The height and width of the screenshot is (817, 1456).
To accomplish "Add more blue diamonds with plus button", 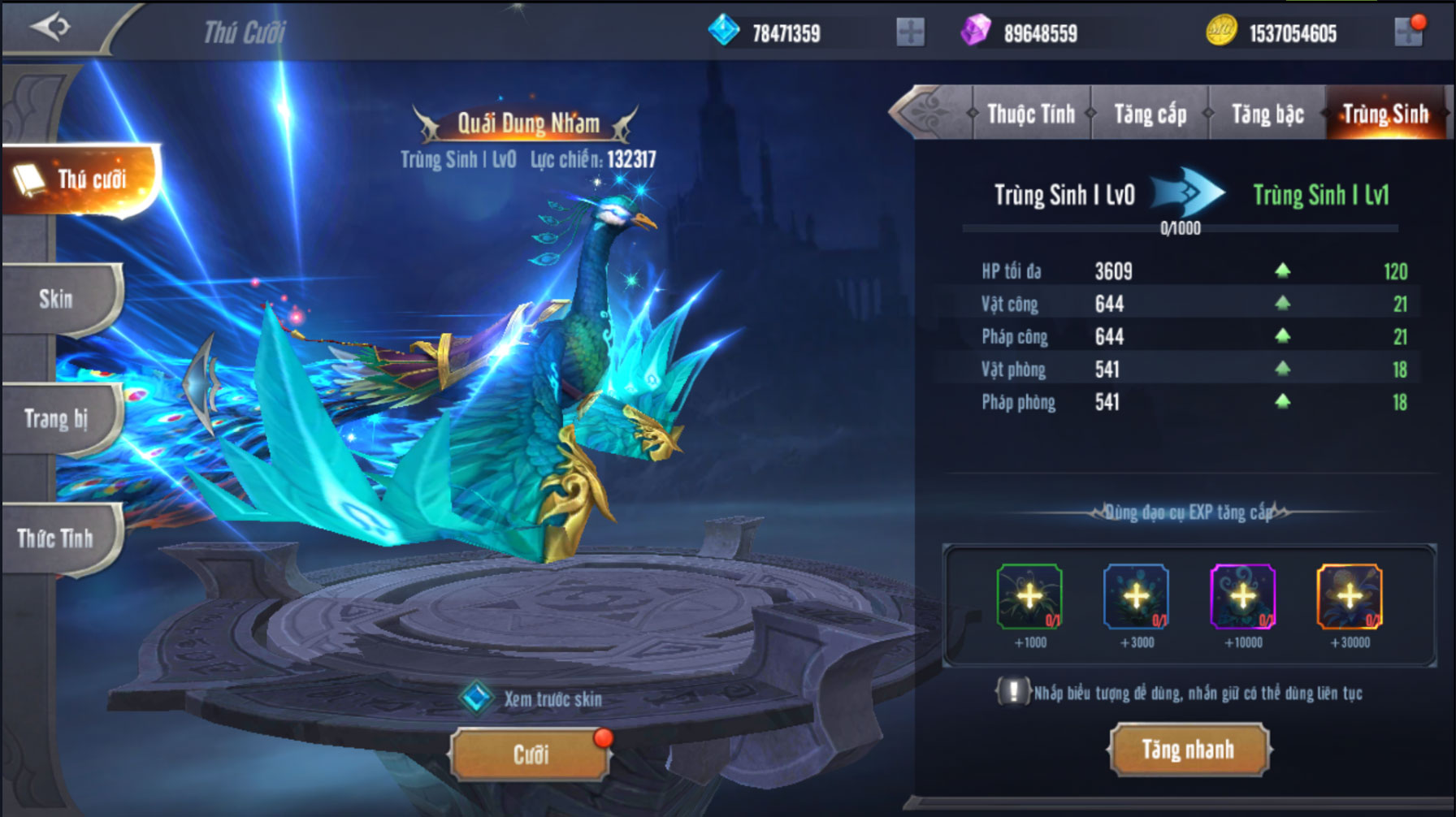I will click(910, 32).
